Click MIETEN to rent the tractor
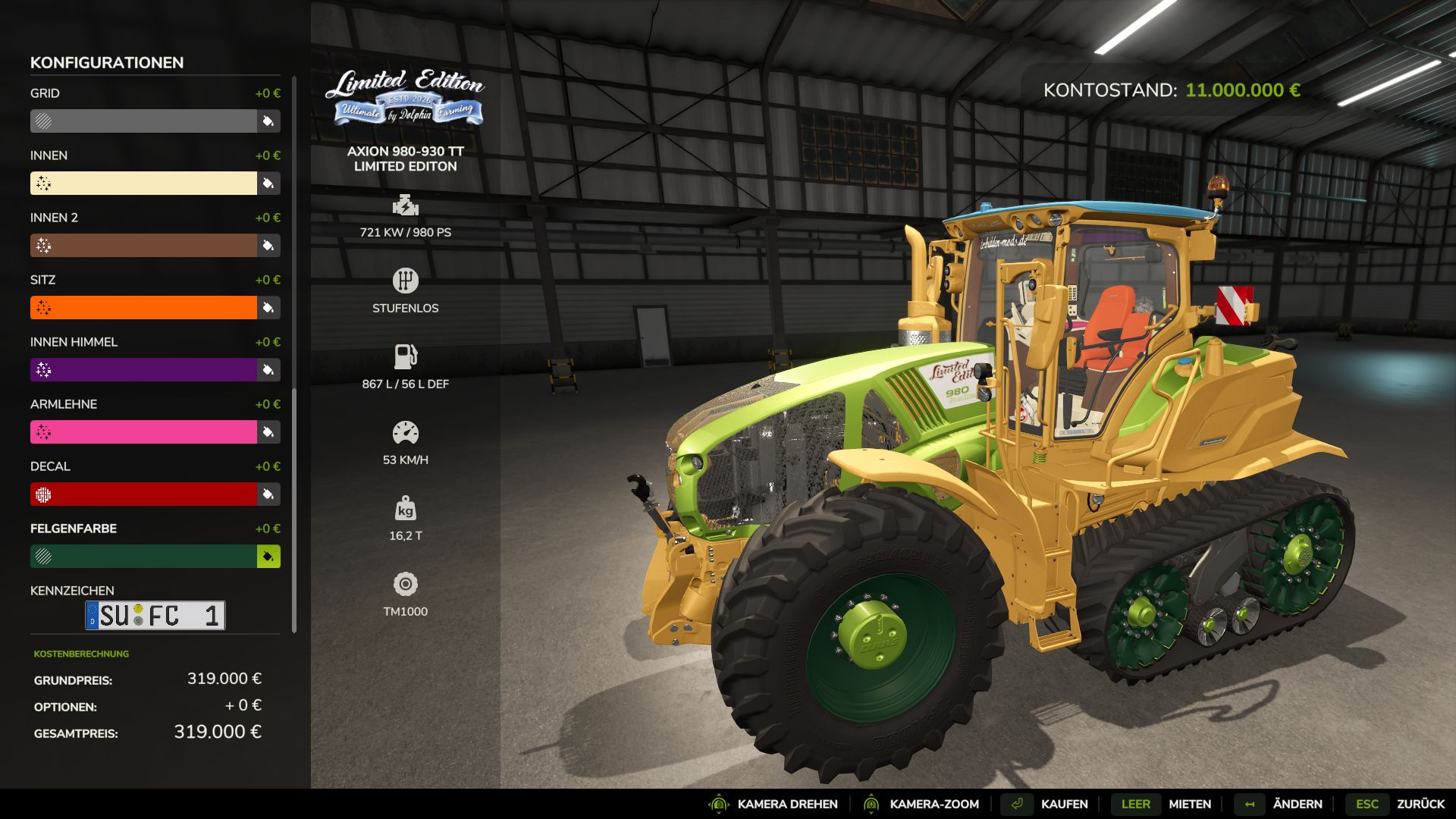This screenshot has width=1456, height=819. pos(1190,804)
